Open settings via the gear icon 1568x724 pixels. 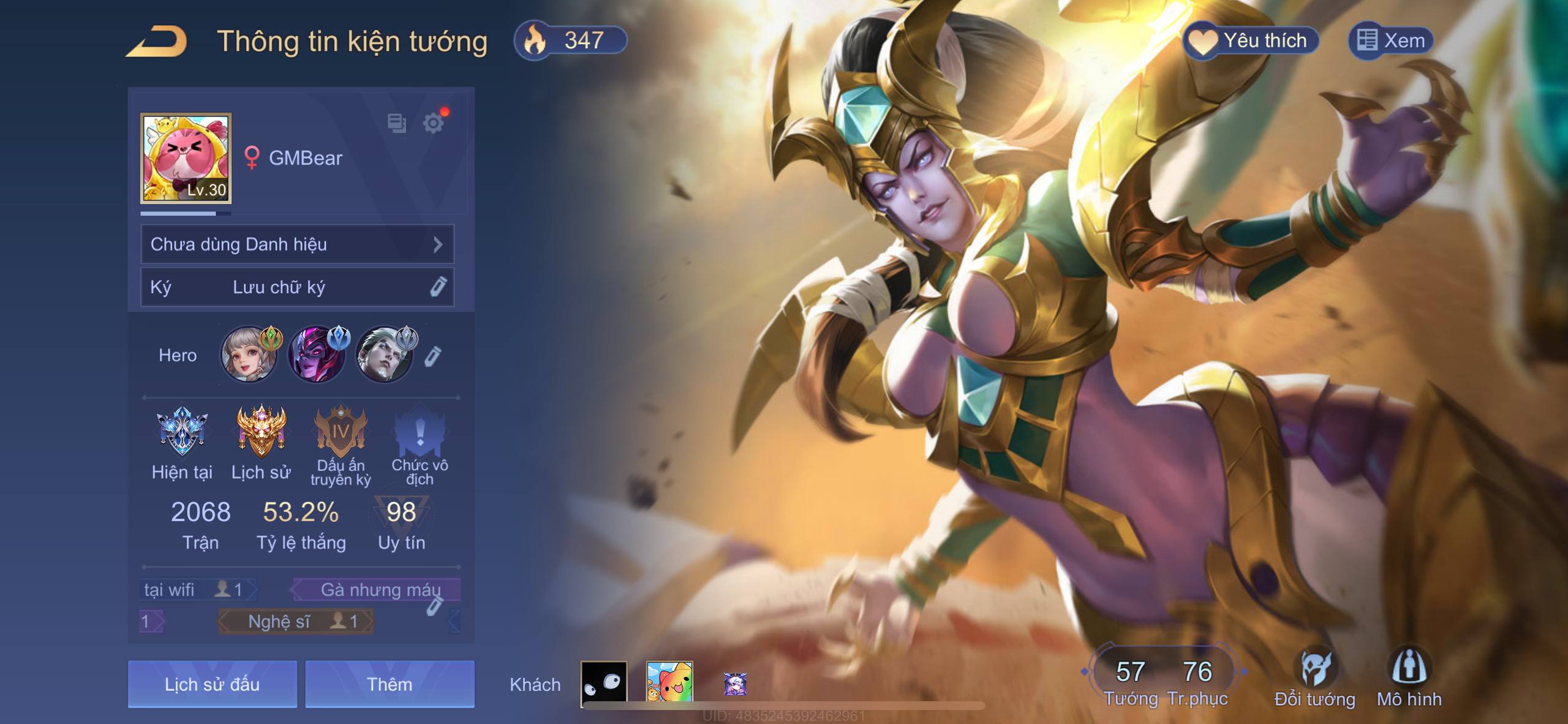coord(434,123)
